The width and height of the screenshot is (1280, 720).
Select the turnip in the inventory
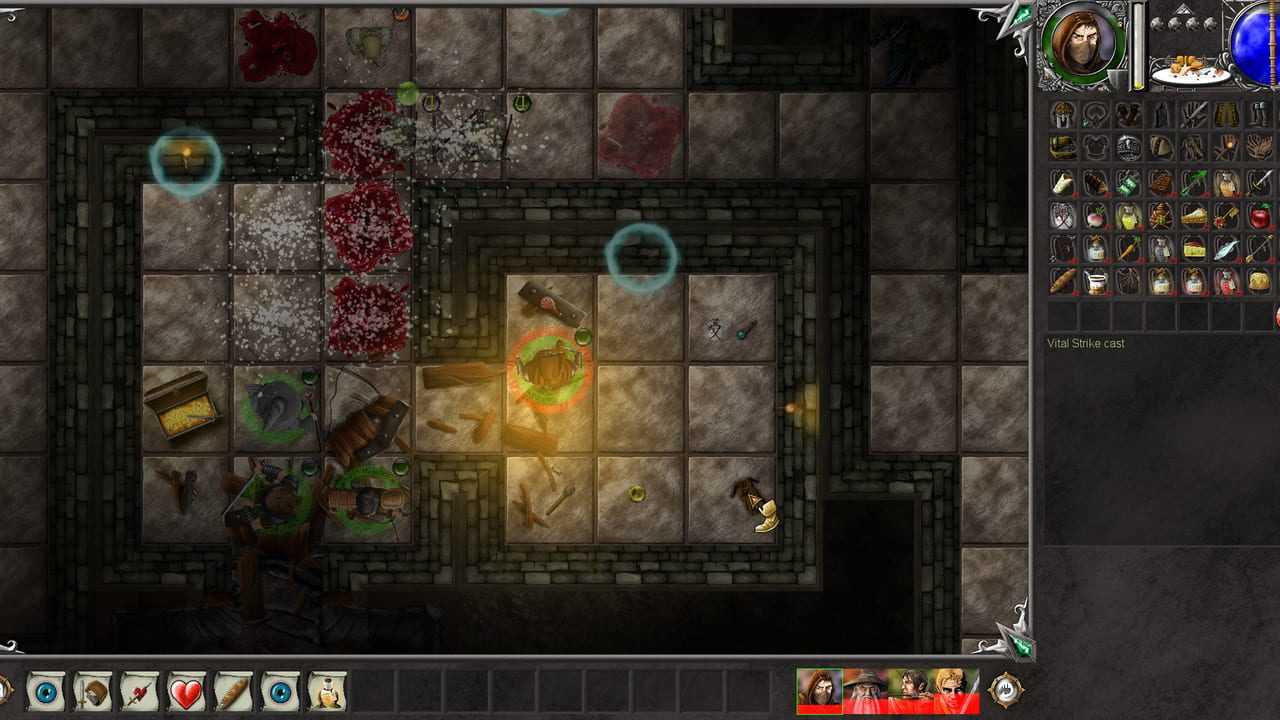[x=1096, y=216]
